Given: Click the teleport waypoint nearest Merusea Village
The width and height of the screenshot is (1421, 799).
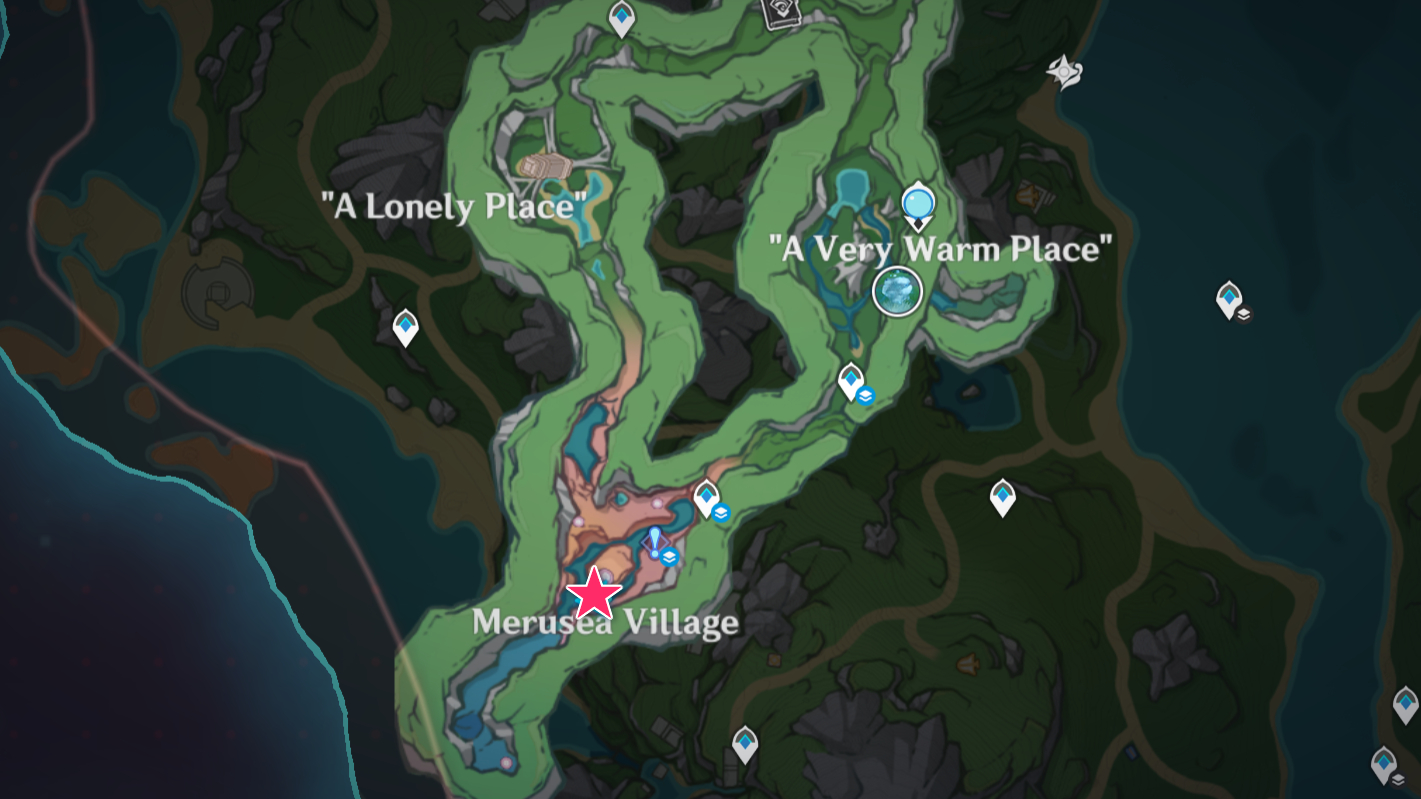Looking at the screenshot, I should tap(707, 497).
